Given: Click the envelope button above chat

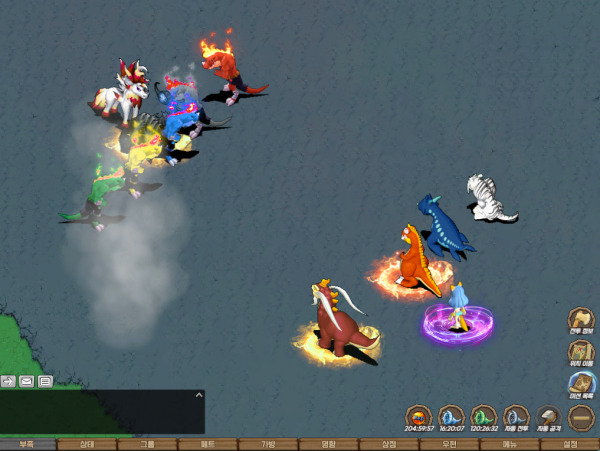Looking at the screenshot, I should [x=26, y=381].
